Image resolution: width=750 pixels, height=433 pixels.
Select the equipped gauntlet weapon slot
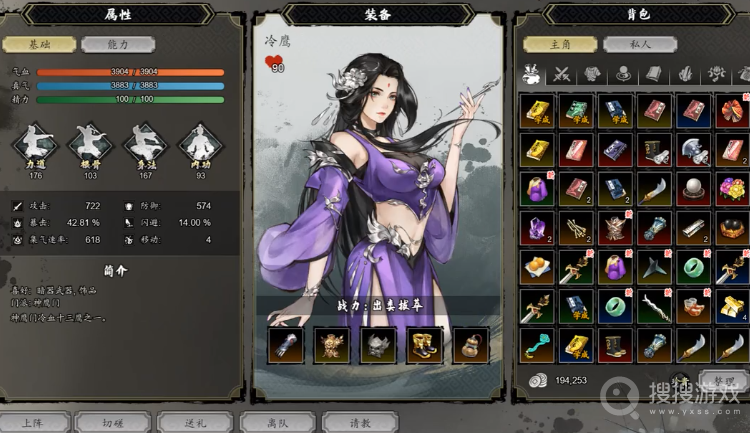tap(285, 344)
